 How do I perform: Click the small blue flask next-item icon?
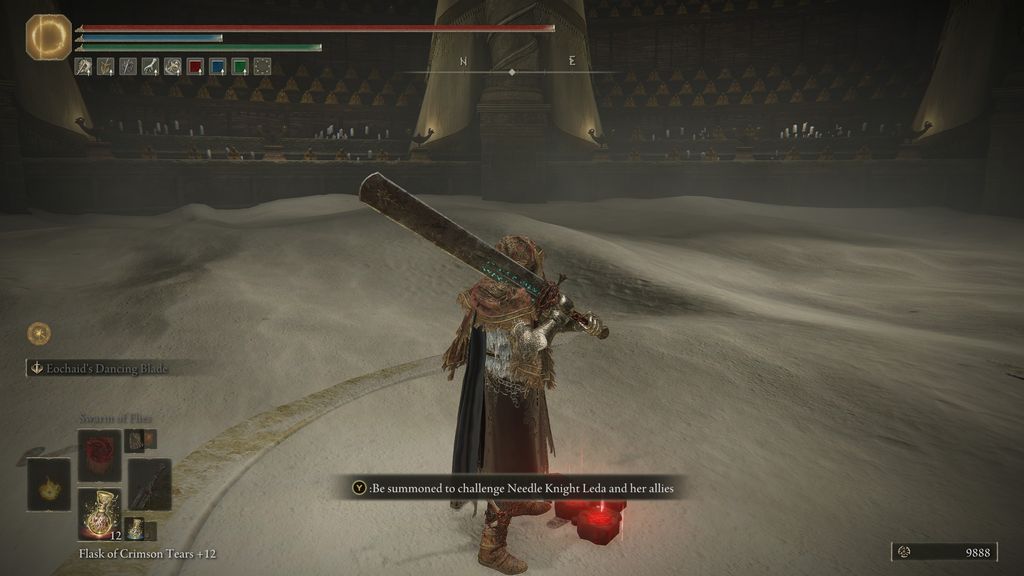click(x=134, y=528)
